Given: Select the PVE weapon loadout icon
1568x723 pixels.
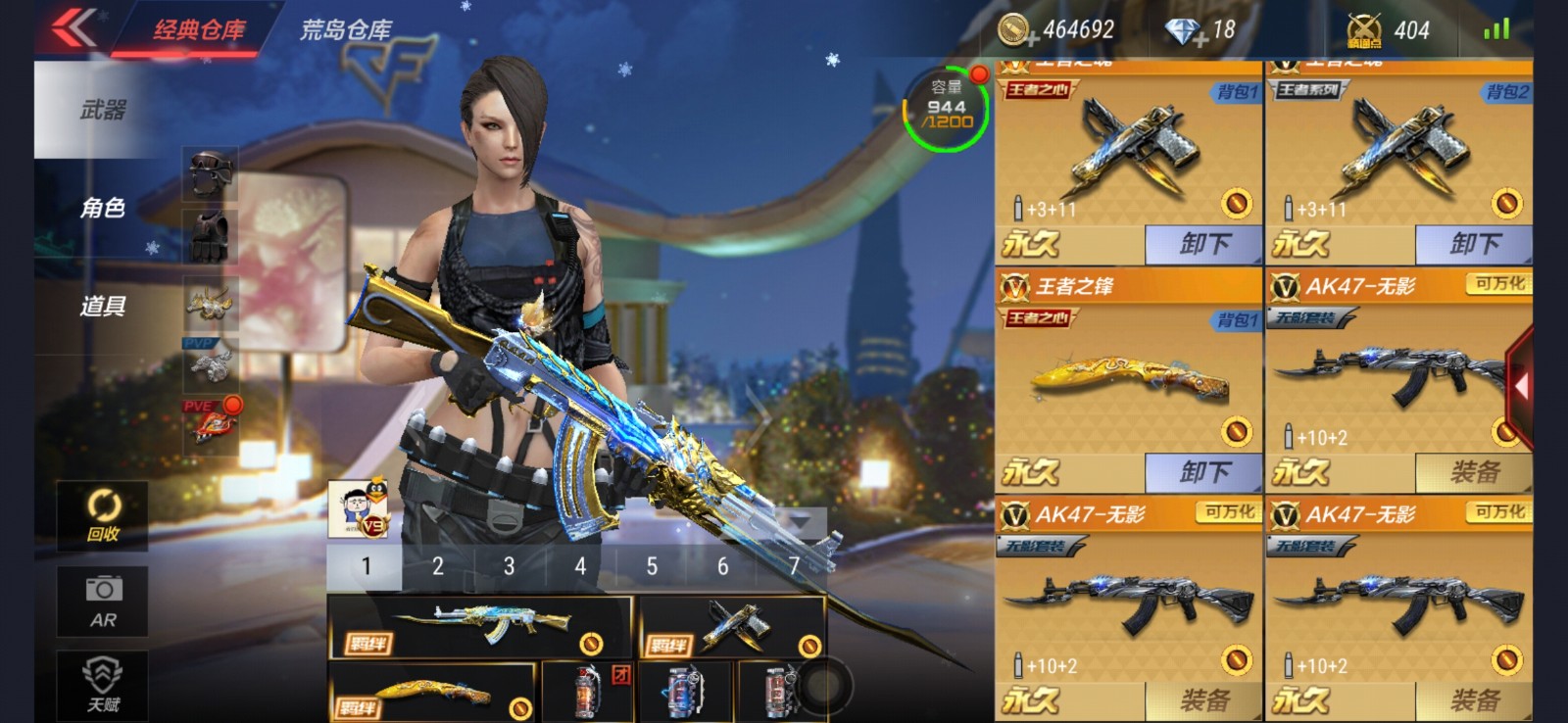Looking at the screenshot, I should click(211, 422).
